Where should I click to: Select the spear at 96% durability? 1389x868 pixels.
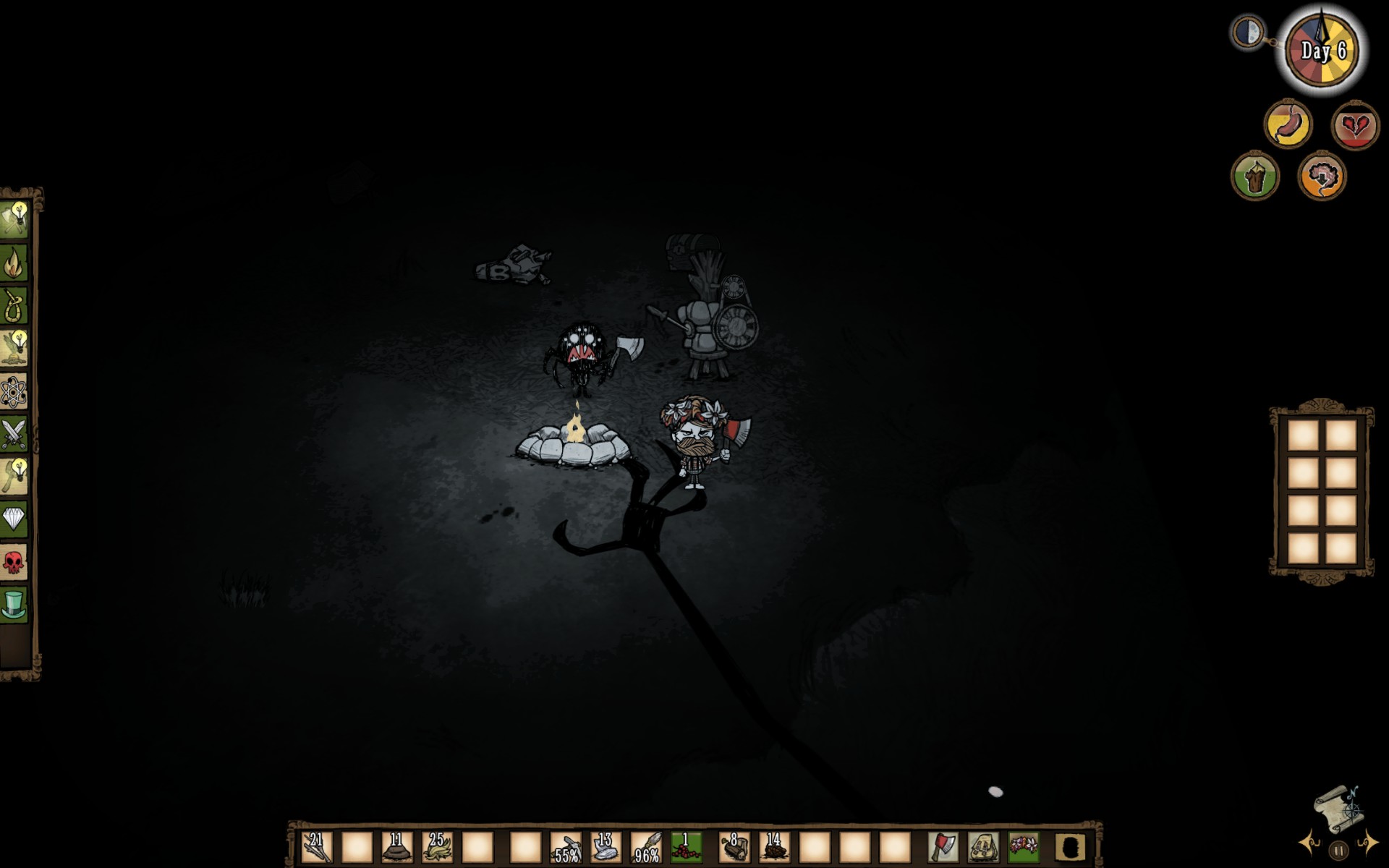646,847
